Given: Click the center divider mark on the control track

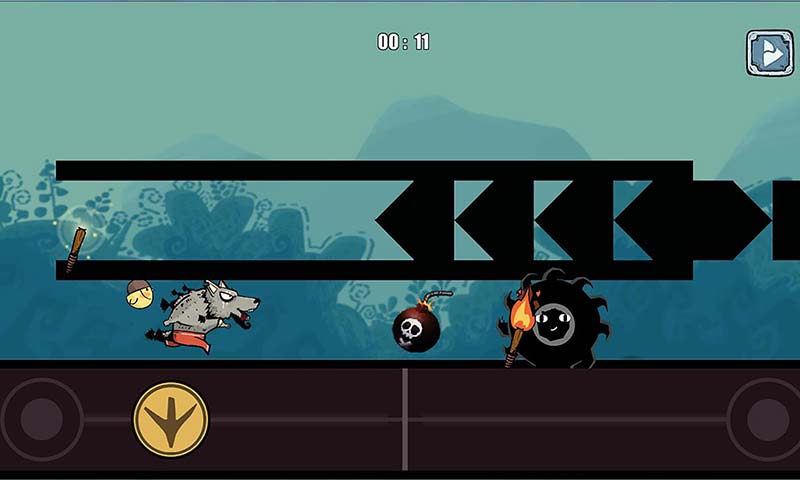Looking at the screenshot, I should click(x=404, y=418).
